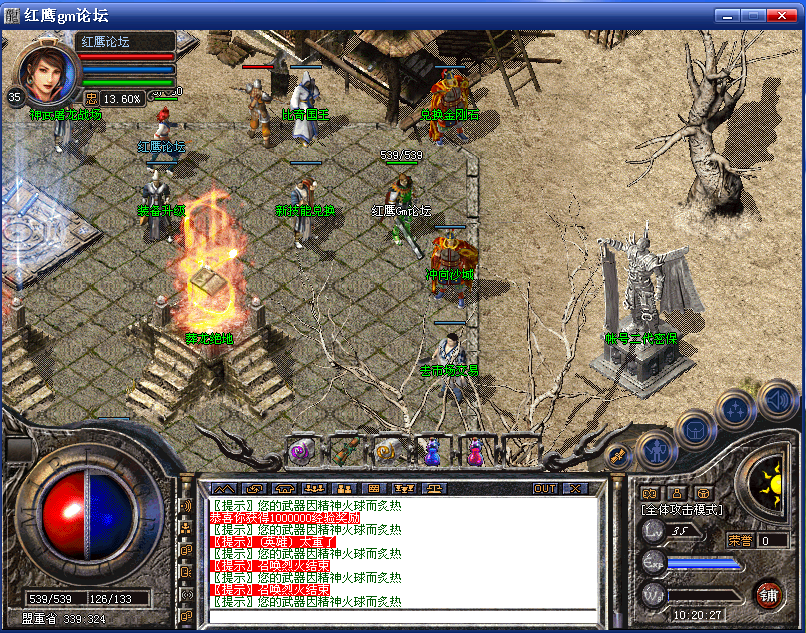Select the purple spiral scroll belt slot
This screenshot has width=806, height=633.
point(299,451)
